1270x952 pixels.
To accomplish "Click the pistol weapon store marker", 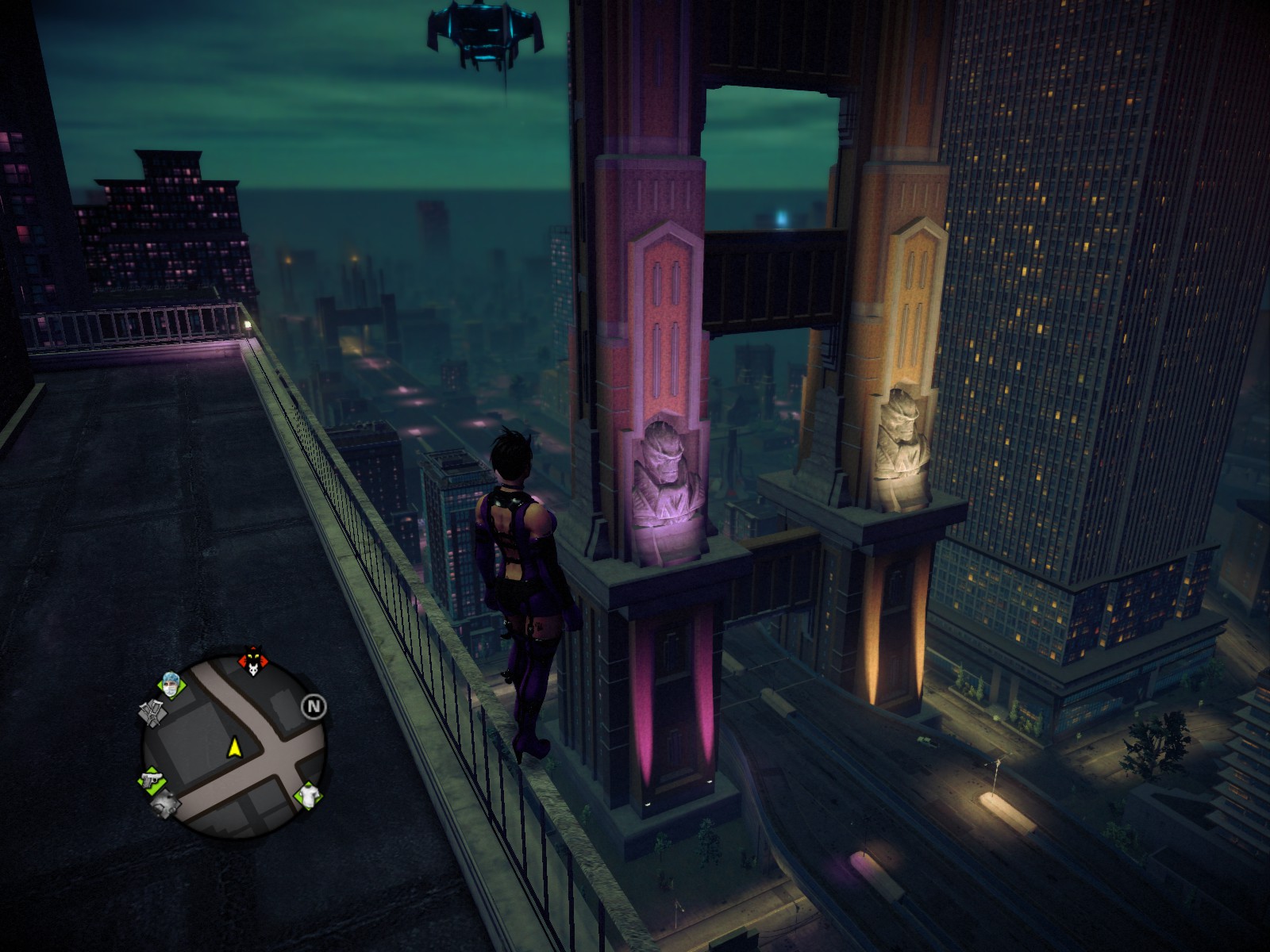I will [149, 779].
